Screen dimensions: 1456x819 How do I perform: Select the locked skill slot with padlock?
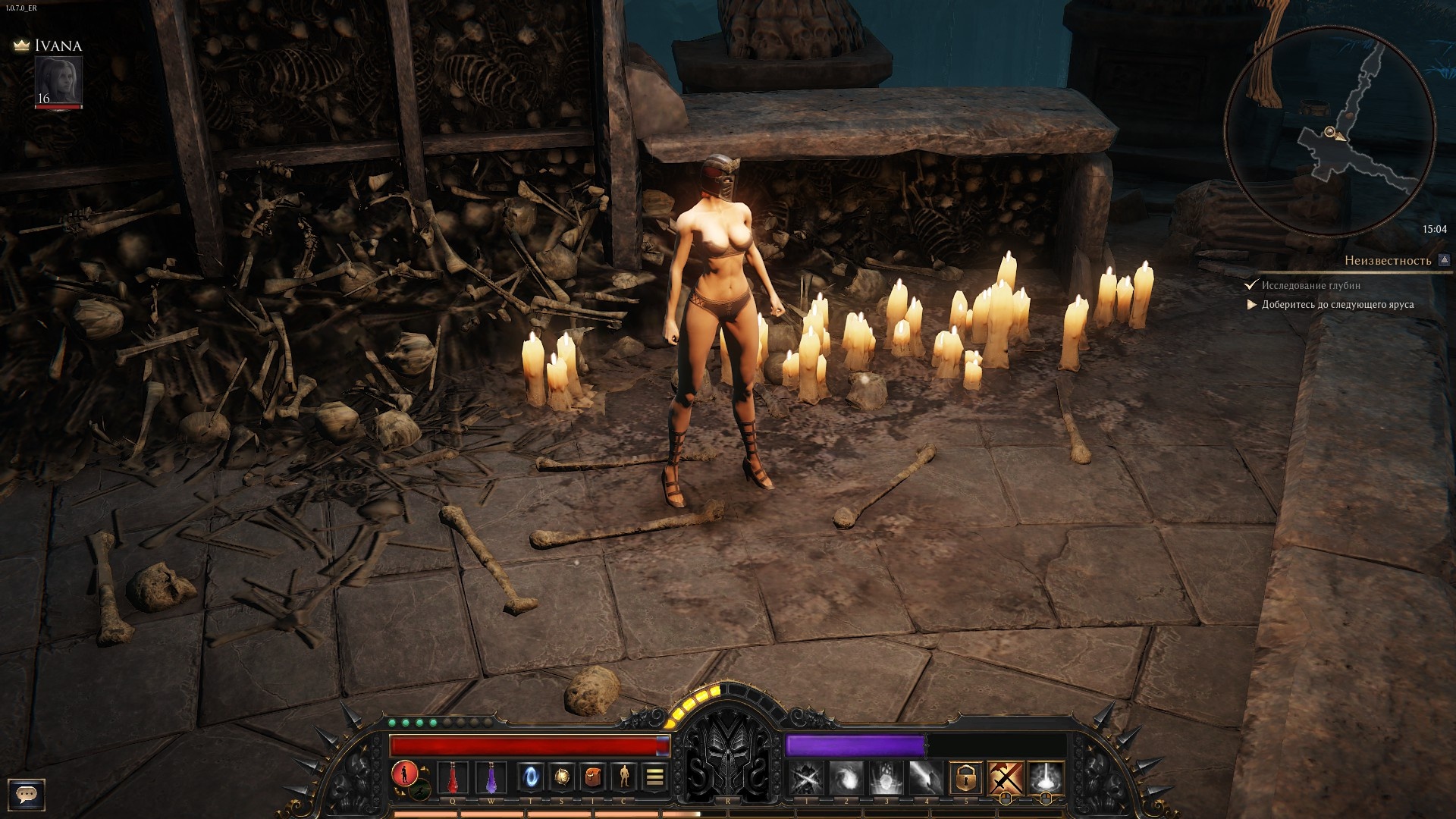(x=965, y=778)
